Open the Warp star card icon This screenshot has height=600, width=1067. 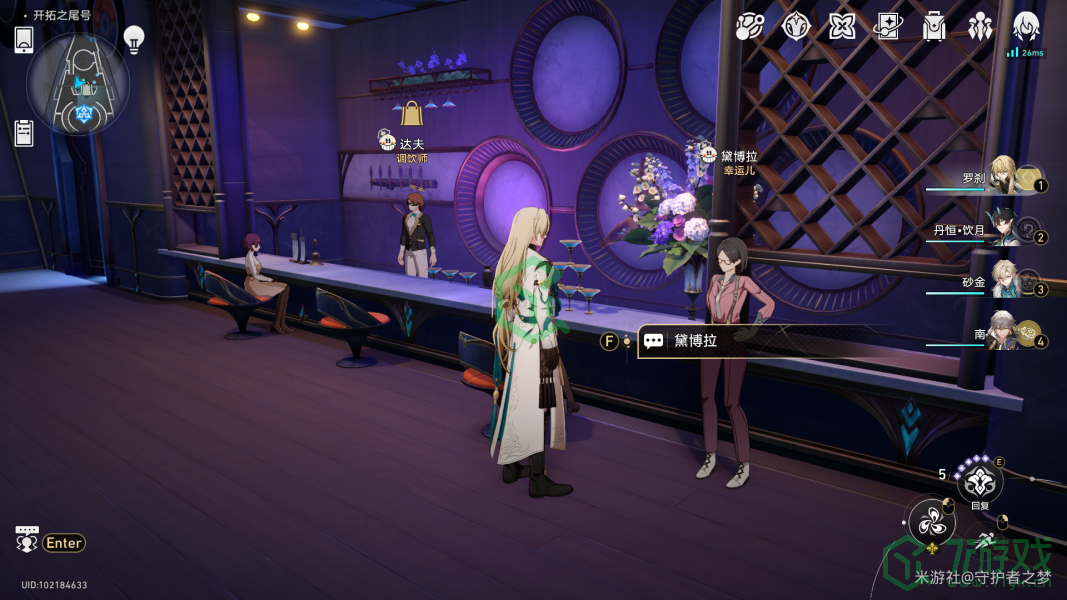[x=888, y=27]
